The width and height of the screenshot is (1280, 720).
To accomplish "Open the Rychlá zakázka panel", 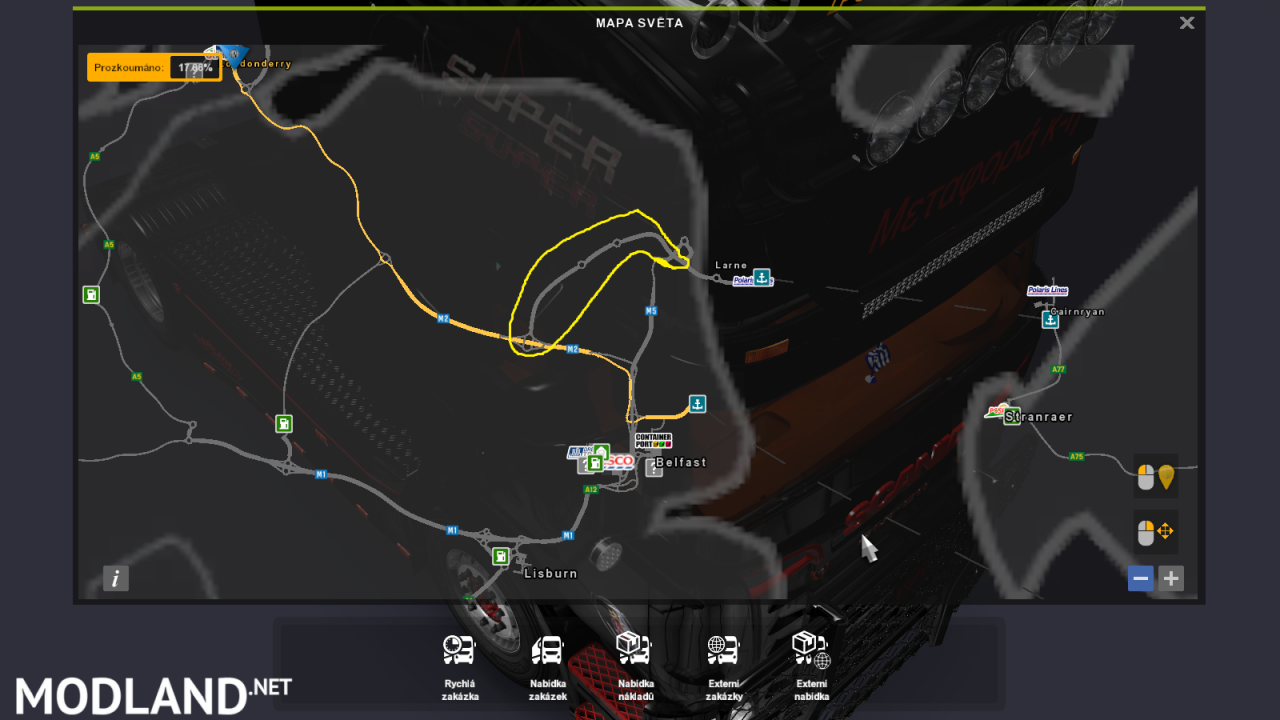I will (x=458, y=649).
